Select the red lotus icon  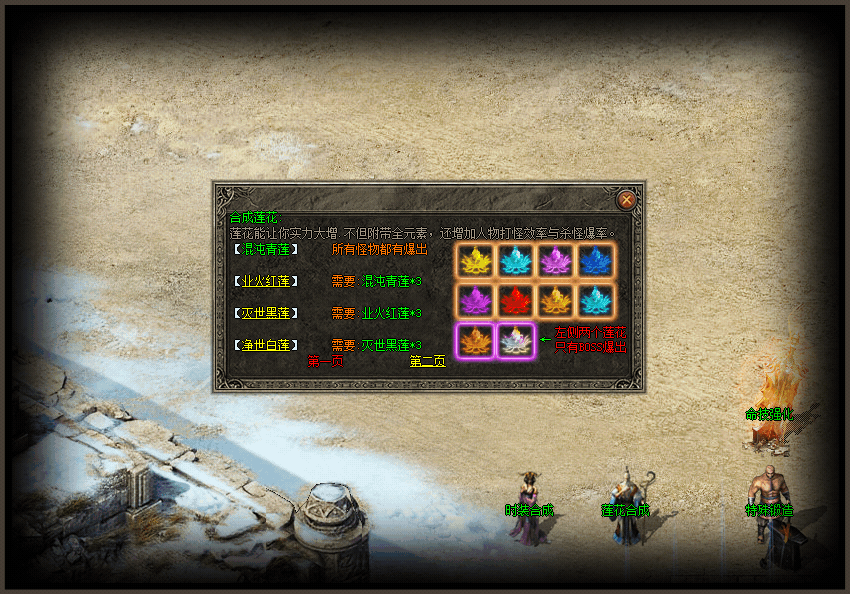coord(515,300)
